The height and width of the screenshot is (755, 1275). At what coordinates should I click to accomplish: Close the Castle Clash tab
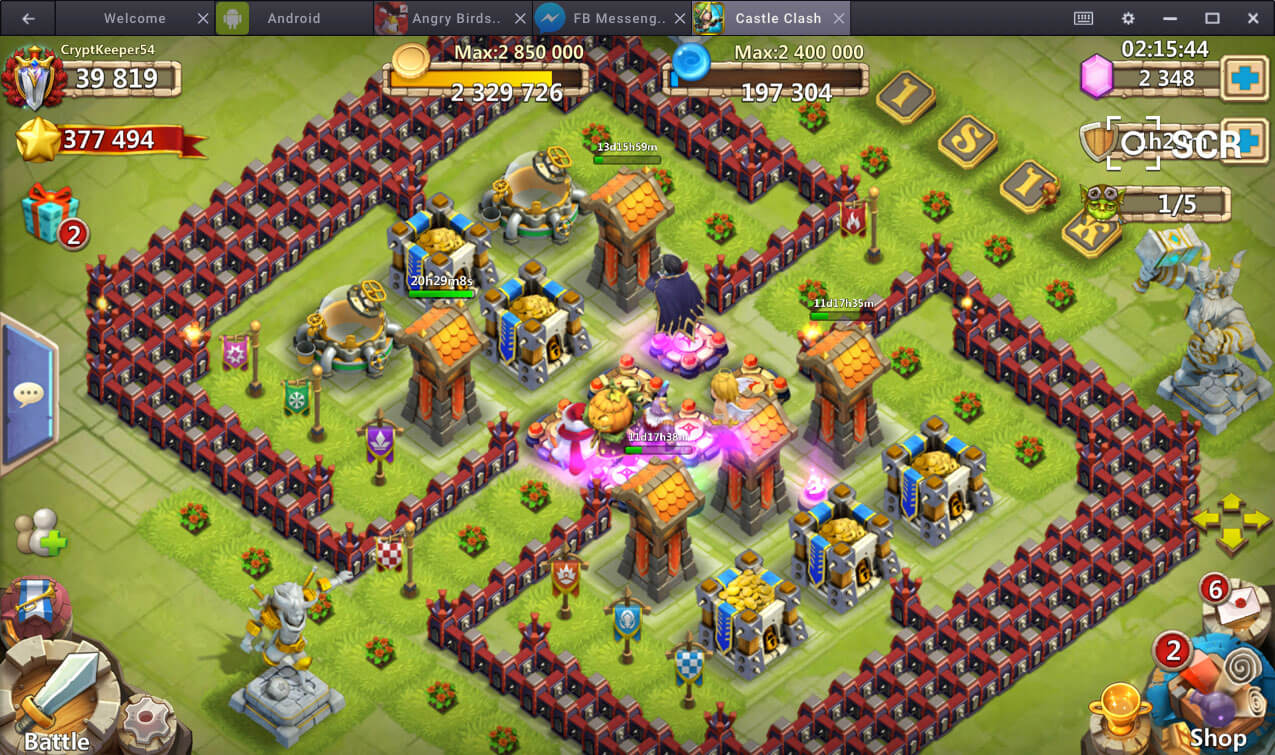(x=839, y=18)
